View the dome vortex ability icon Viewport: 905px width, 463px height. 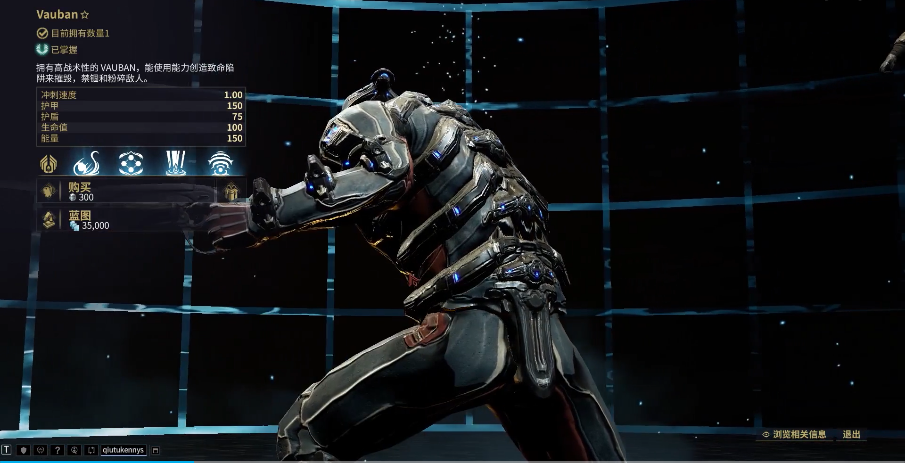[220, 162]
